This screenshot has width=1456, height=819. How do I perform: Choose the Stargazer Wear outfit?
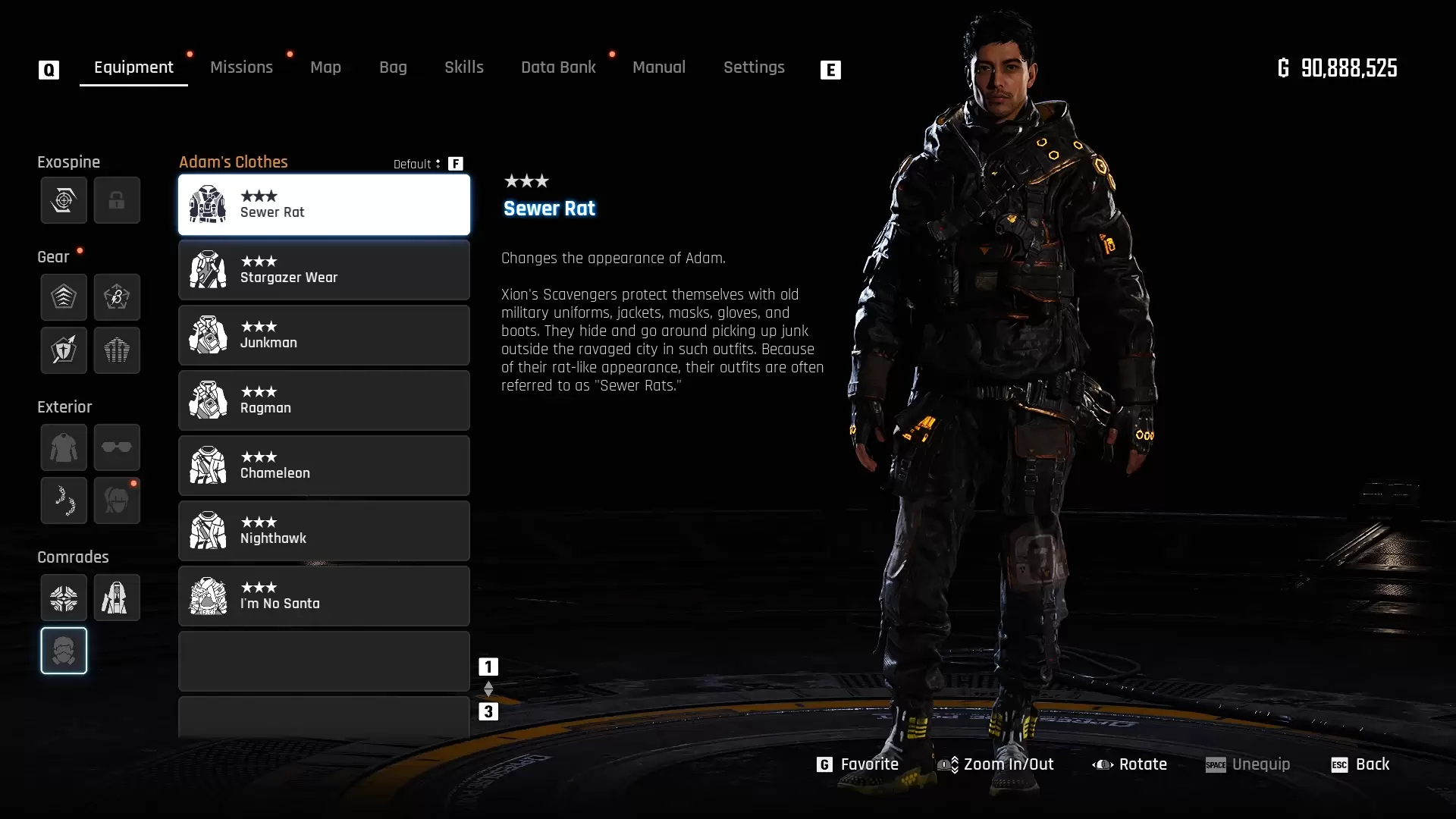click(324, 270)
